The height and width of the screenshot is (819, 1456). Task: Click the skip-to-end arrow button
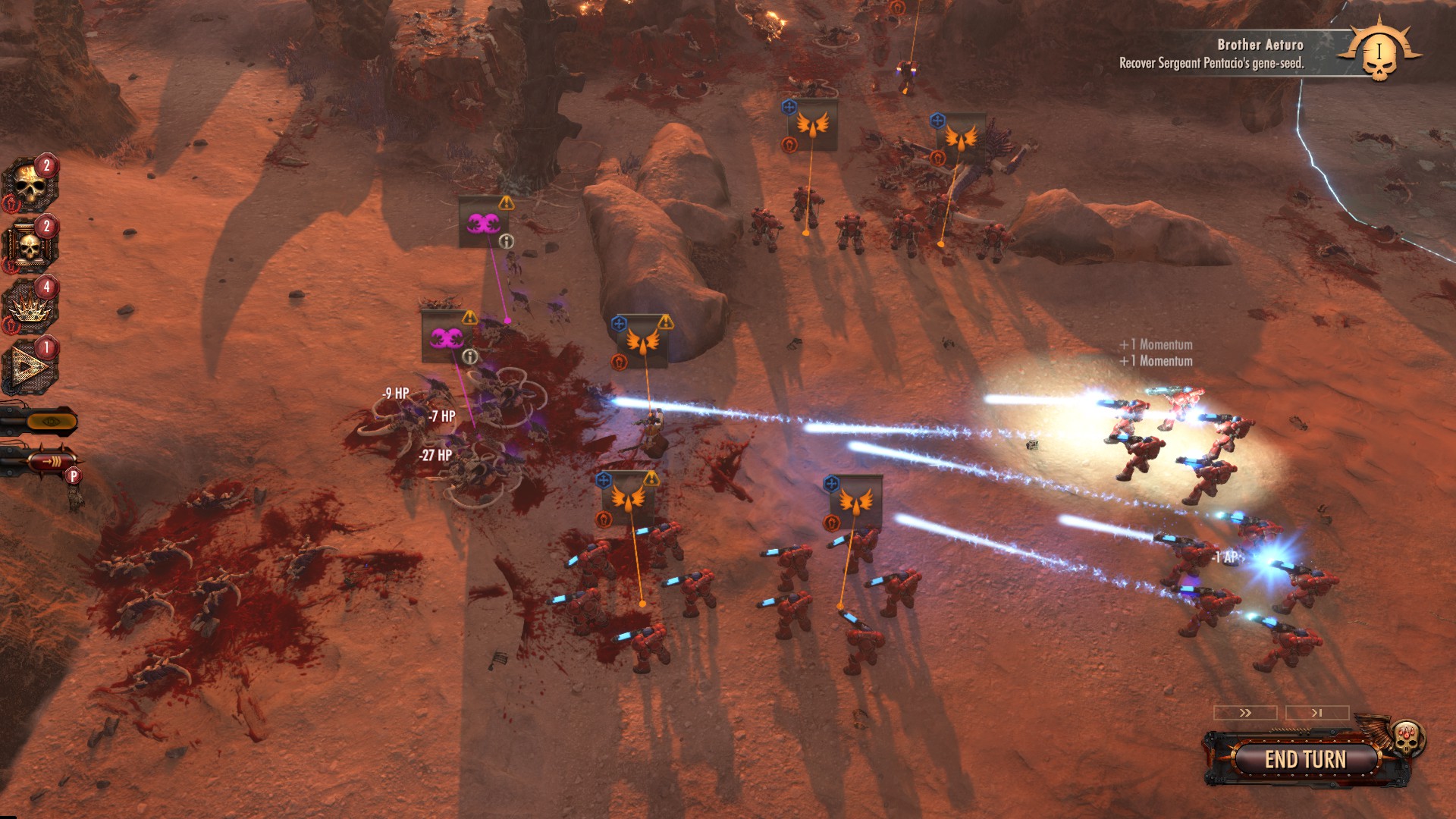pos(1317,713)
